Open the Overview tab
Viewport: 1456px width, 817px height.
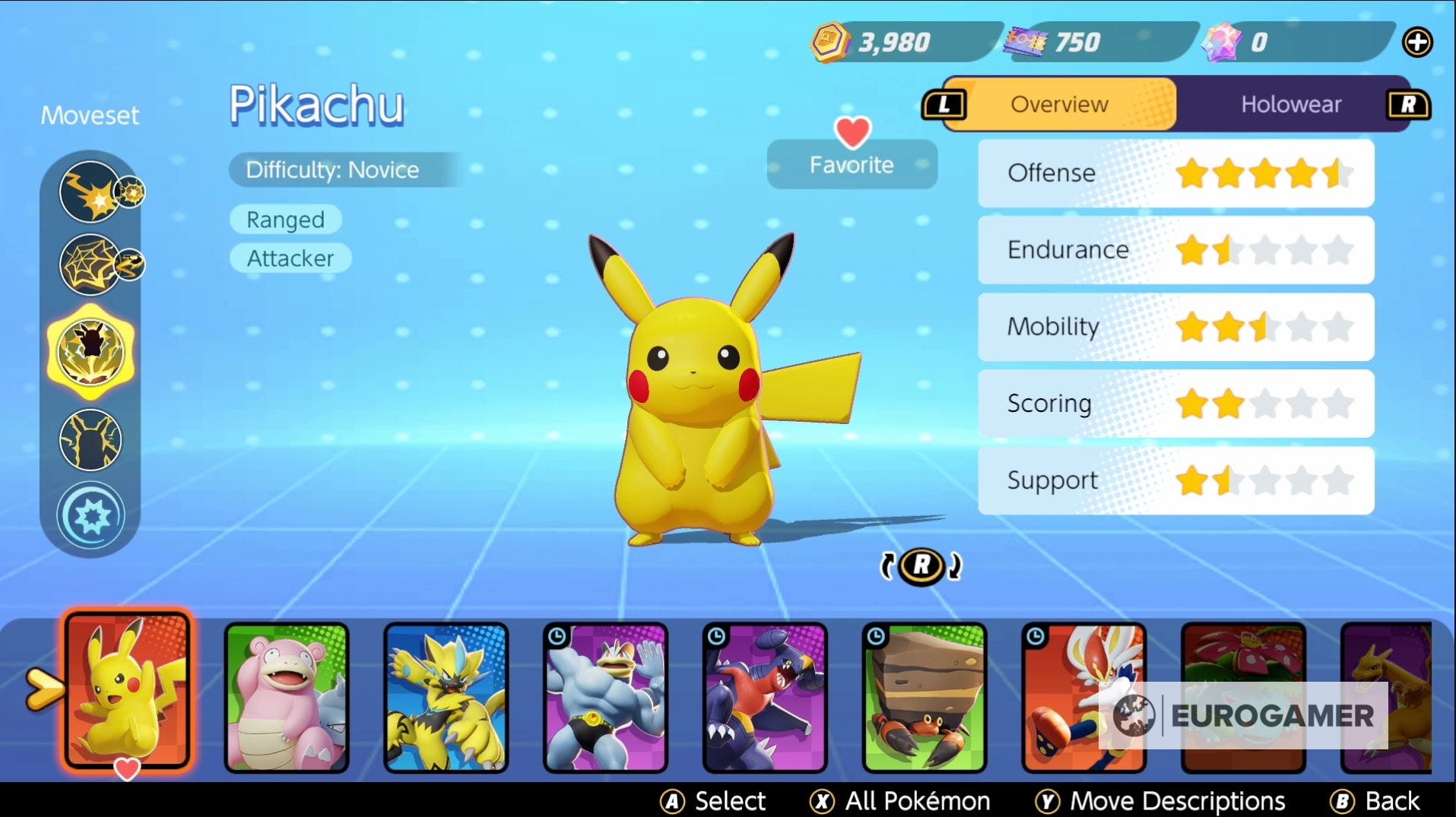[x=1058, y=104]
